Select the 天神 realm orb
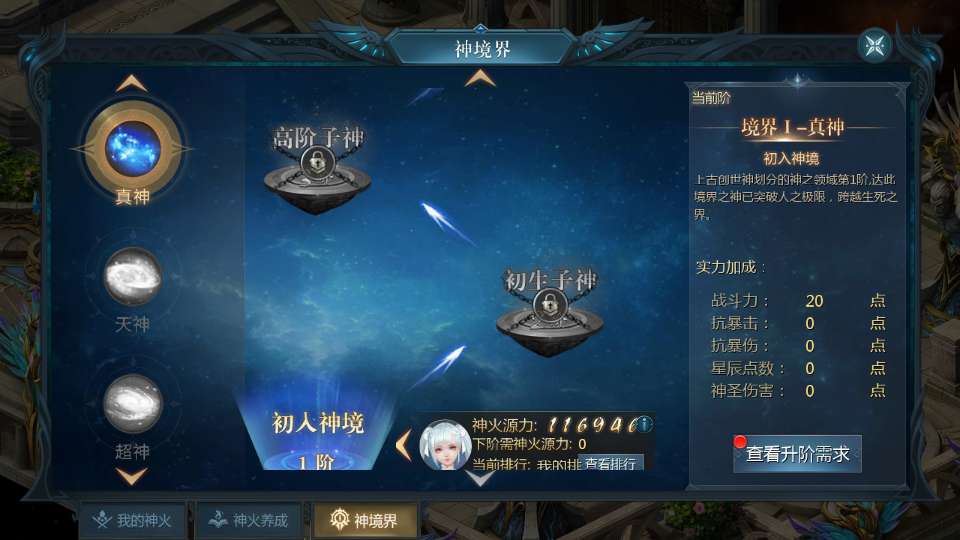960x540 pixels. 133,276
